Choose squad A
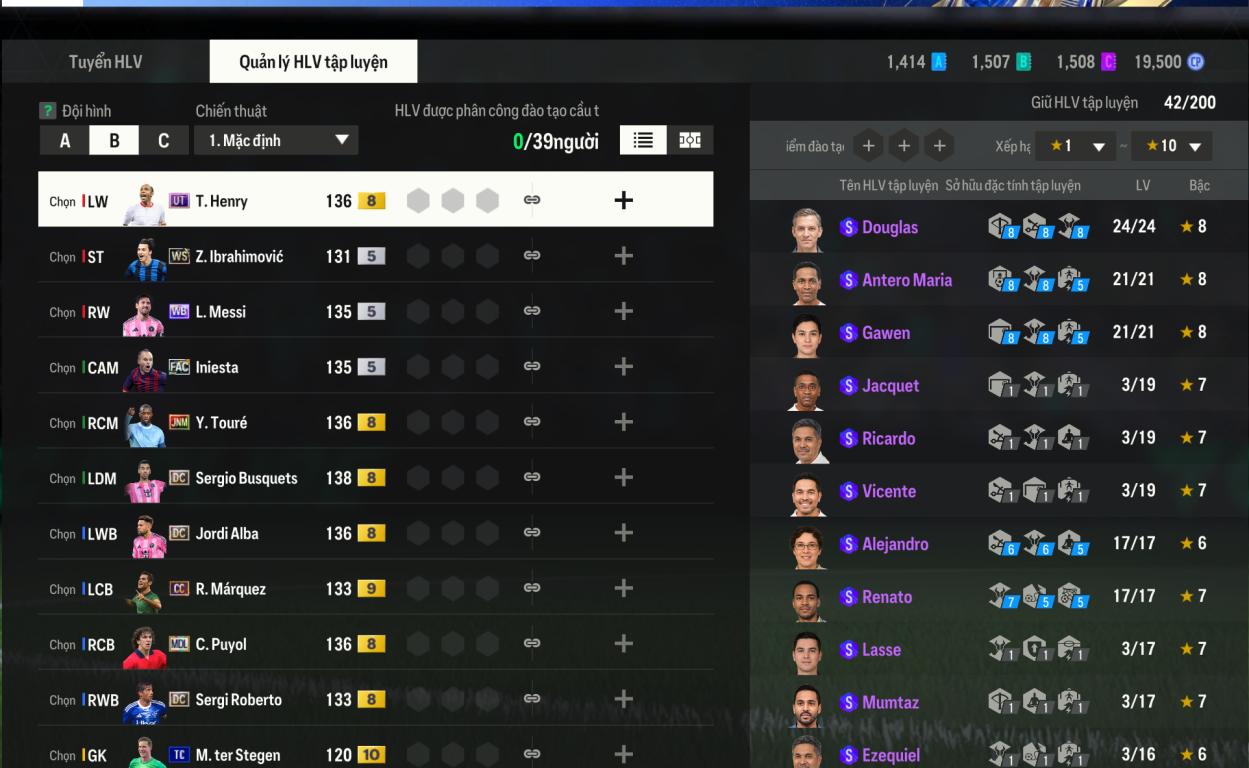 point(65,141)
